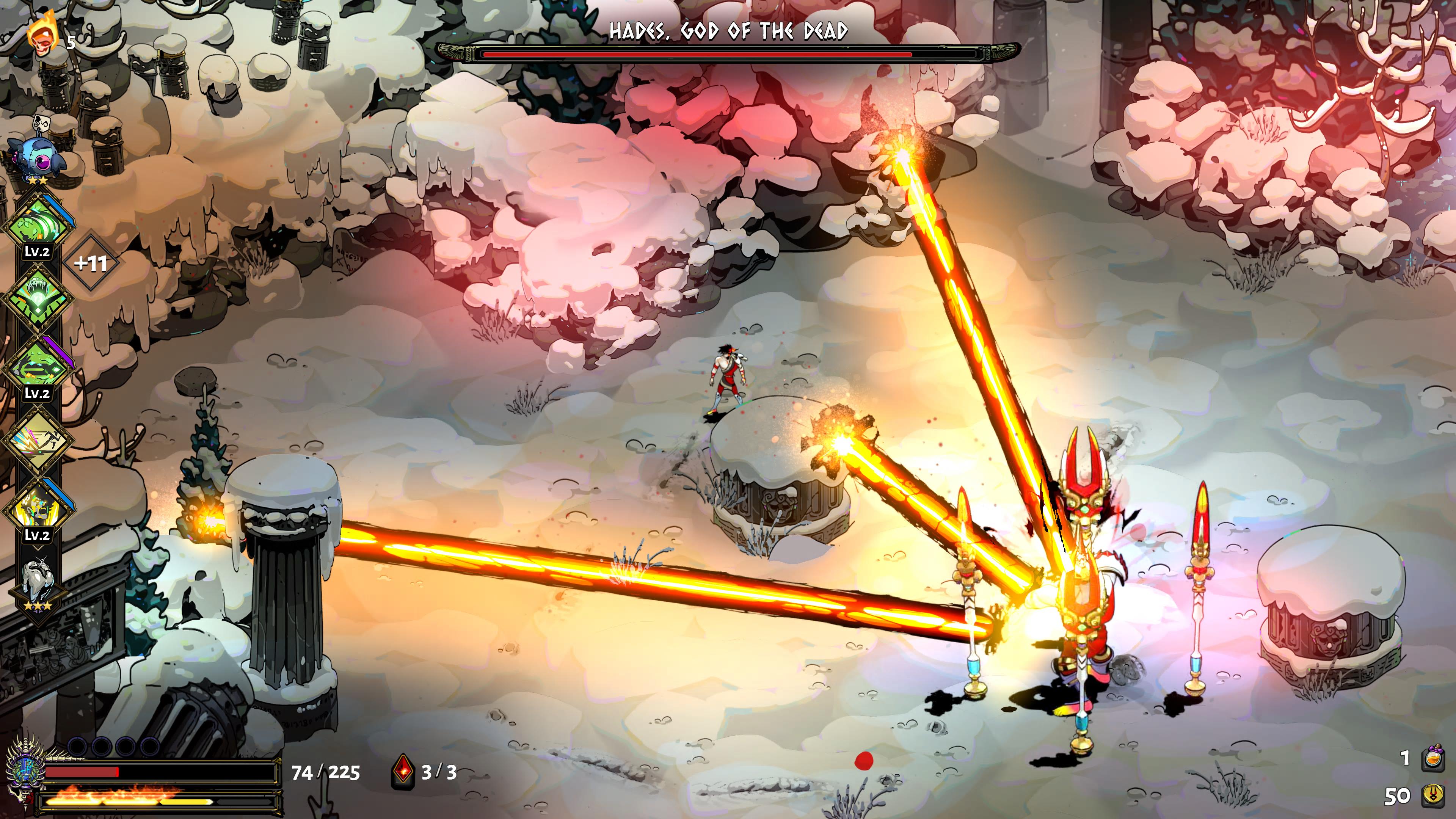Expand the +11 additional boons indicator
This screenshot has height=819, width=1456.
(x=91, y=264)
